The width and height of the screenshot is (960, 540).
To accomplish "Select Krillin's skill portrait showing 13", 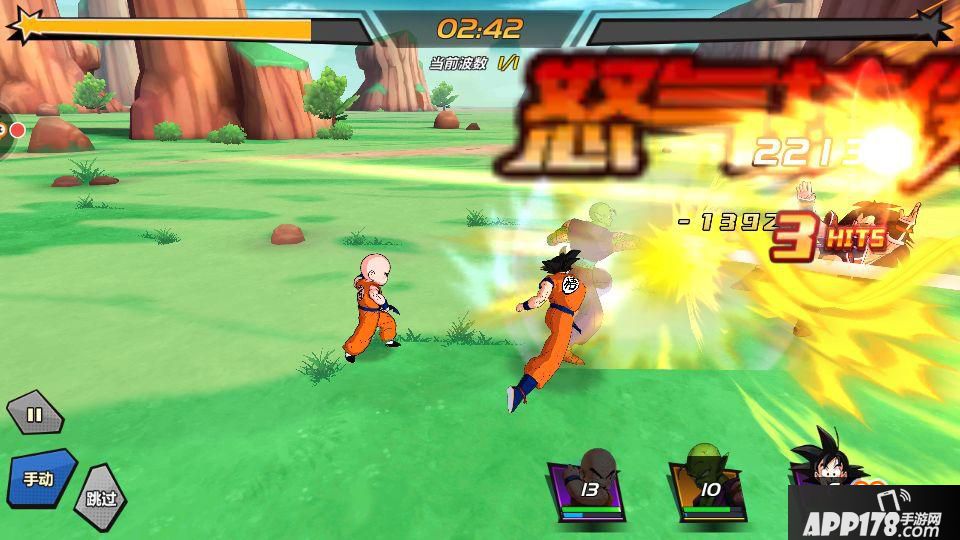I will 588,488.
